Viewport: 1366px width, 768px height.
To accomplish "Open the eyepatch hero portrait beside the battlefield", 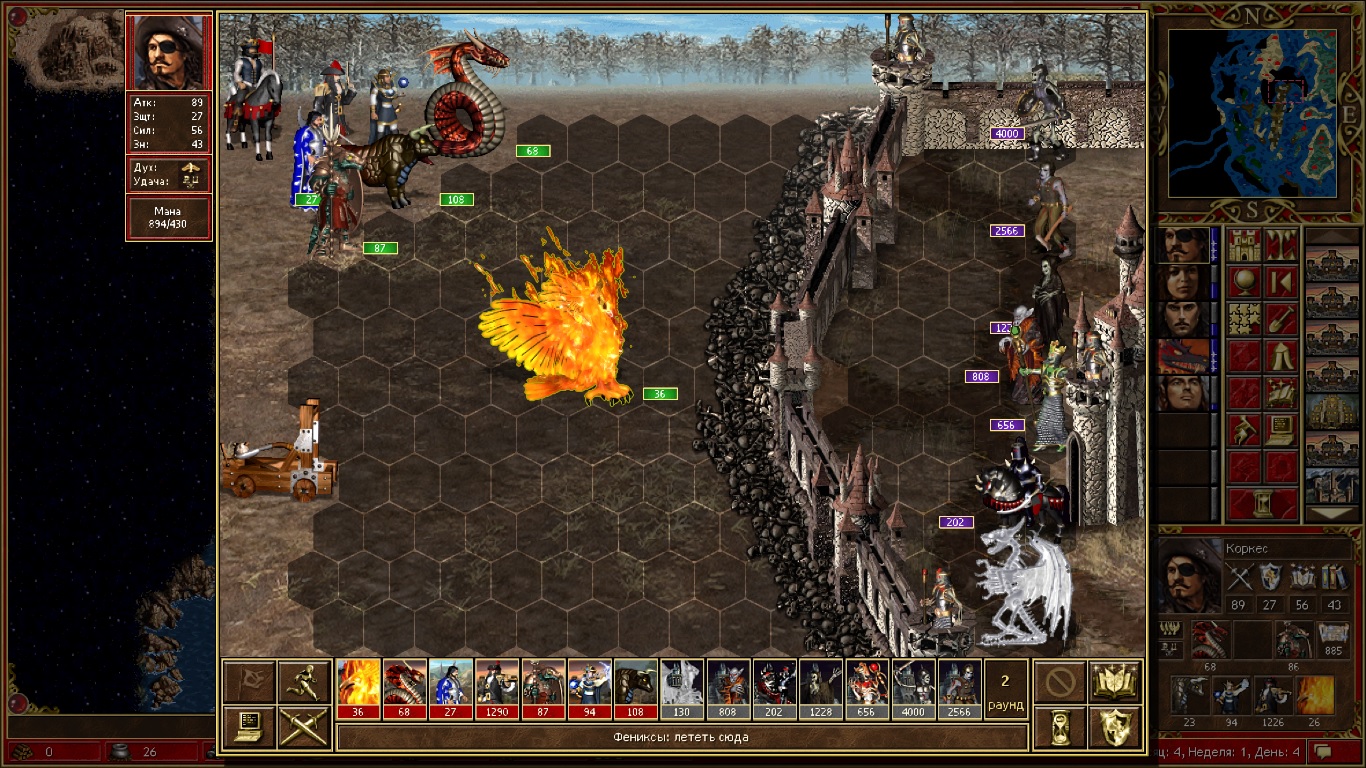I will pos(169,52).
